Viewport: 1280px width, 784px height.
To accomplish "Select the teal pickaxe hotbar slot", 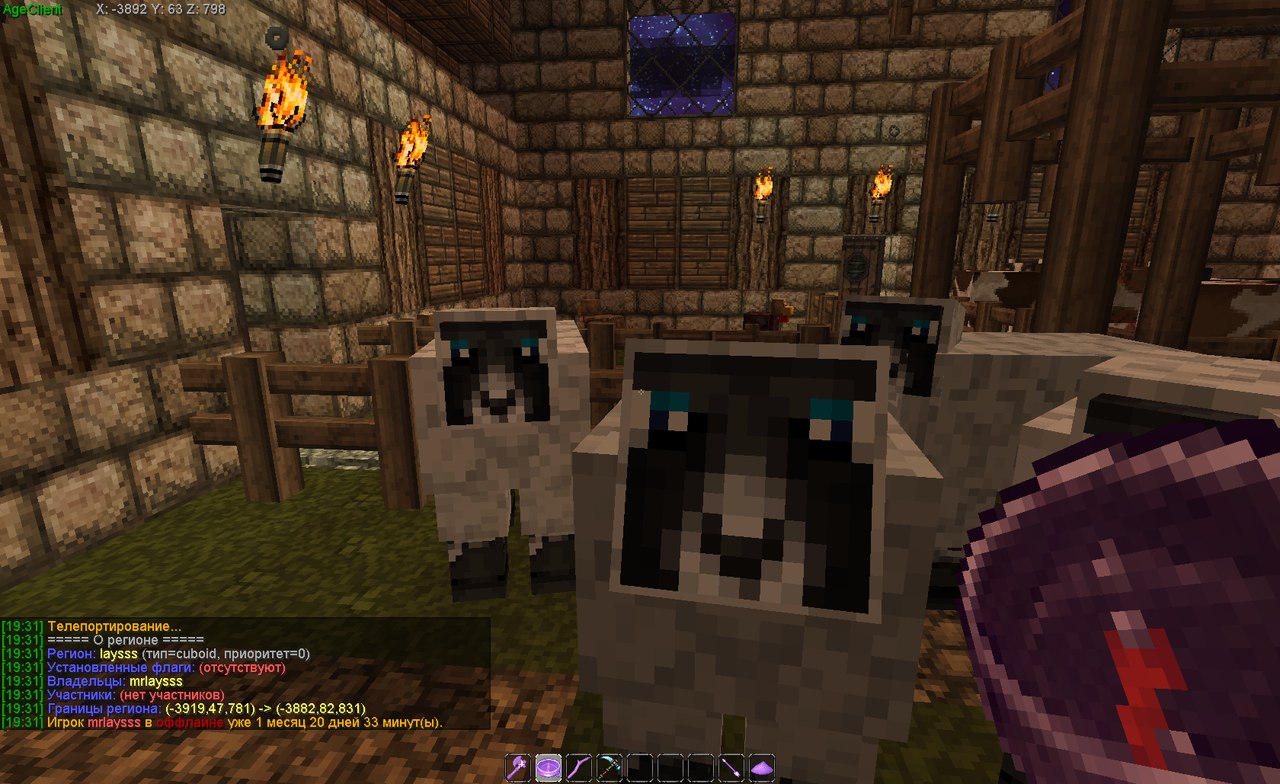I will click(610, 769).
